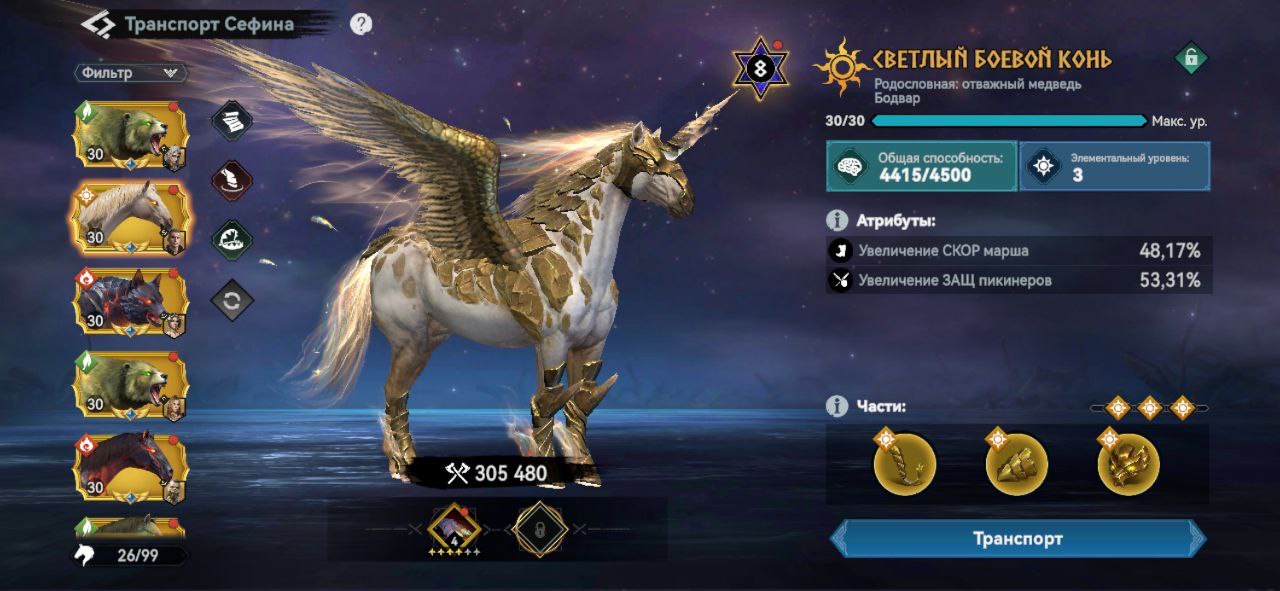Show info for Части
Screen dimensions: 1280x591
837,406
